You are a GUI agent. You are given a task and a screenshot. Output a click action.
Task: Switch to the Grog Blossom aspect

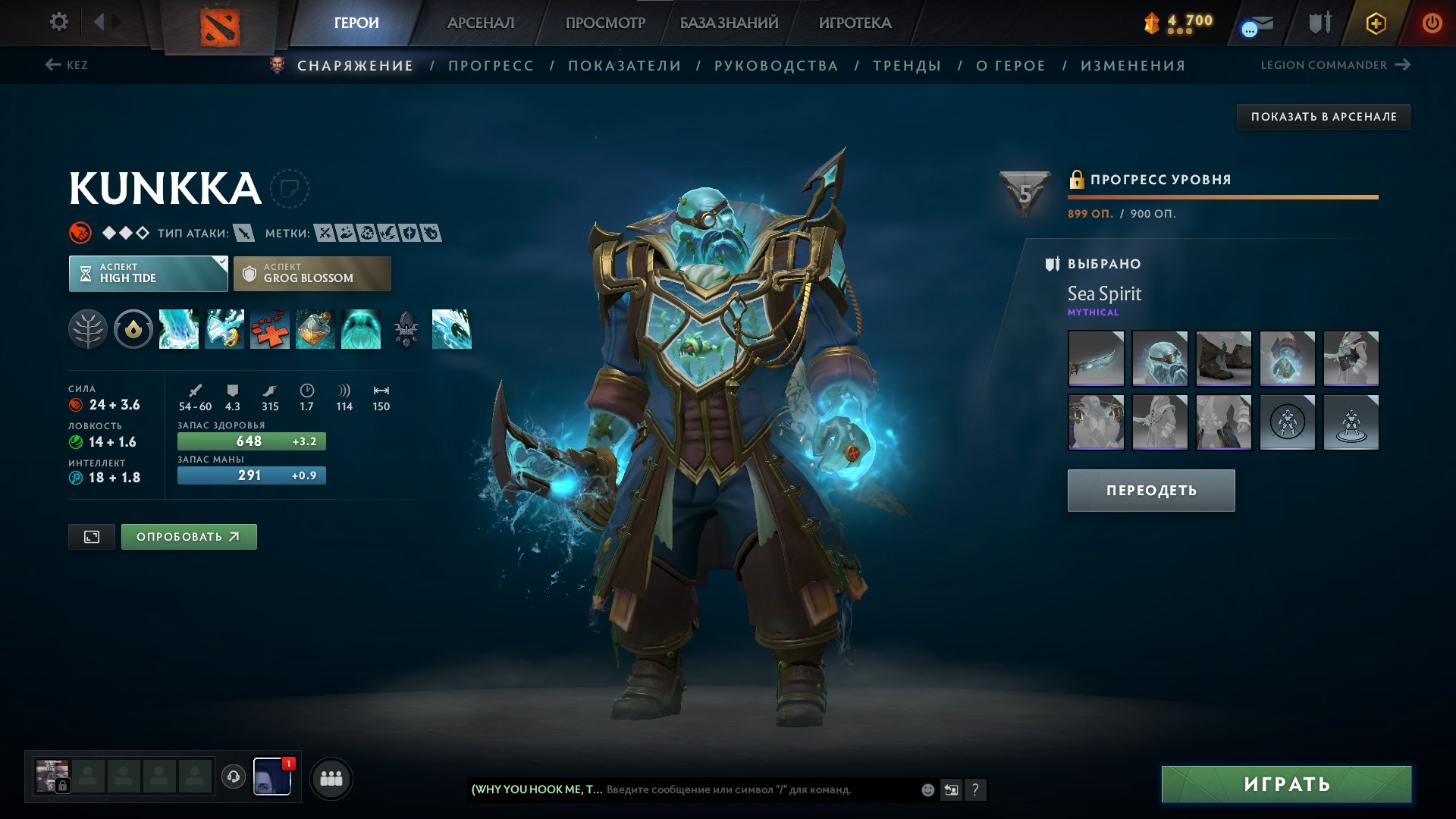pos(312,273)
